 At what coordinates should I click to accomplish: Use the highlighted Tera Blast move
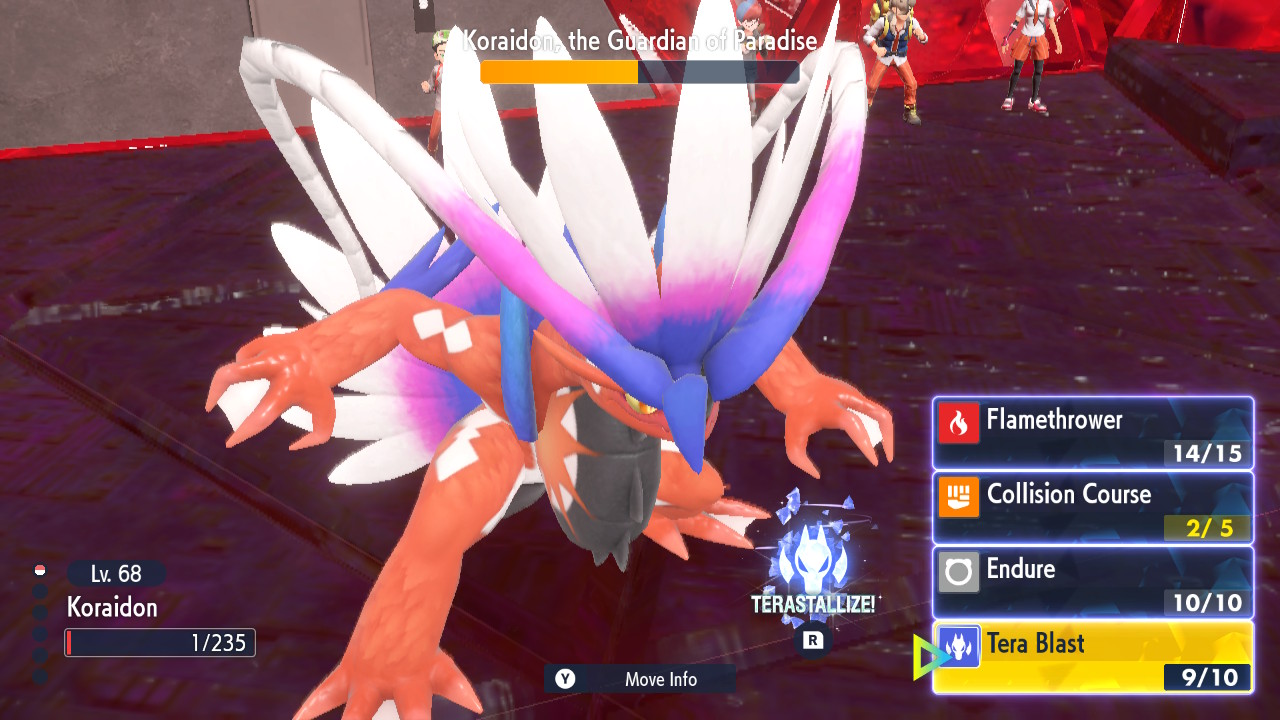(1092, 656)
